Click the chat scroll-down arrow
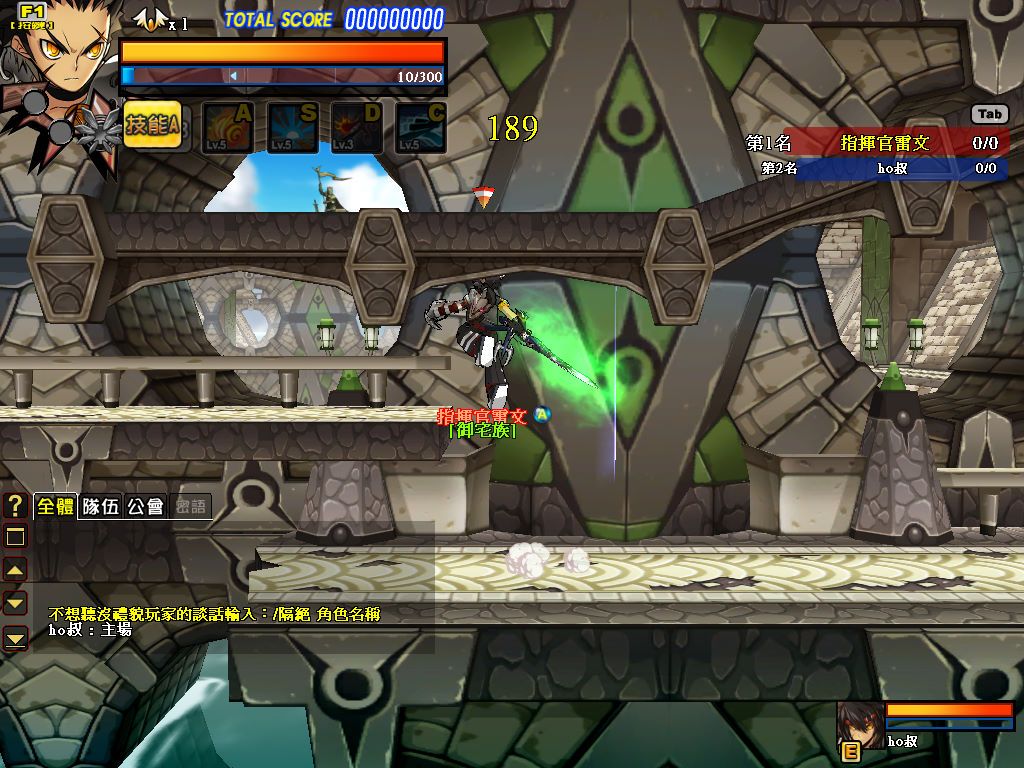The width and height of the screenshot is (1024, 768). click(15, 603)
